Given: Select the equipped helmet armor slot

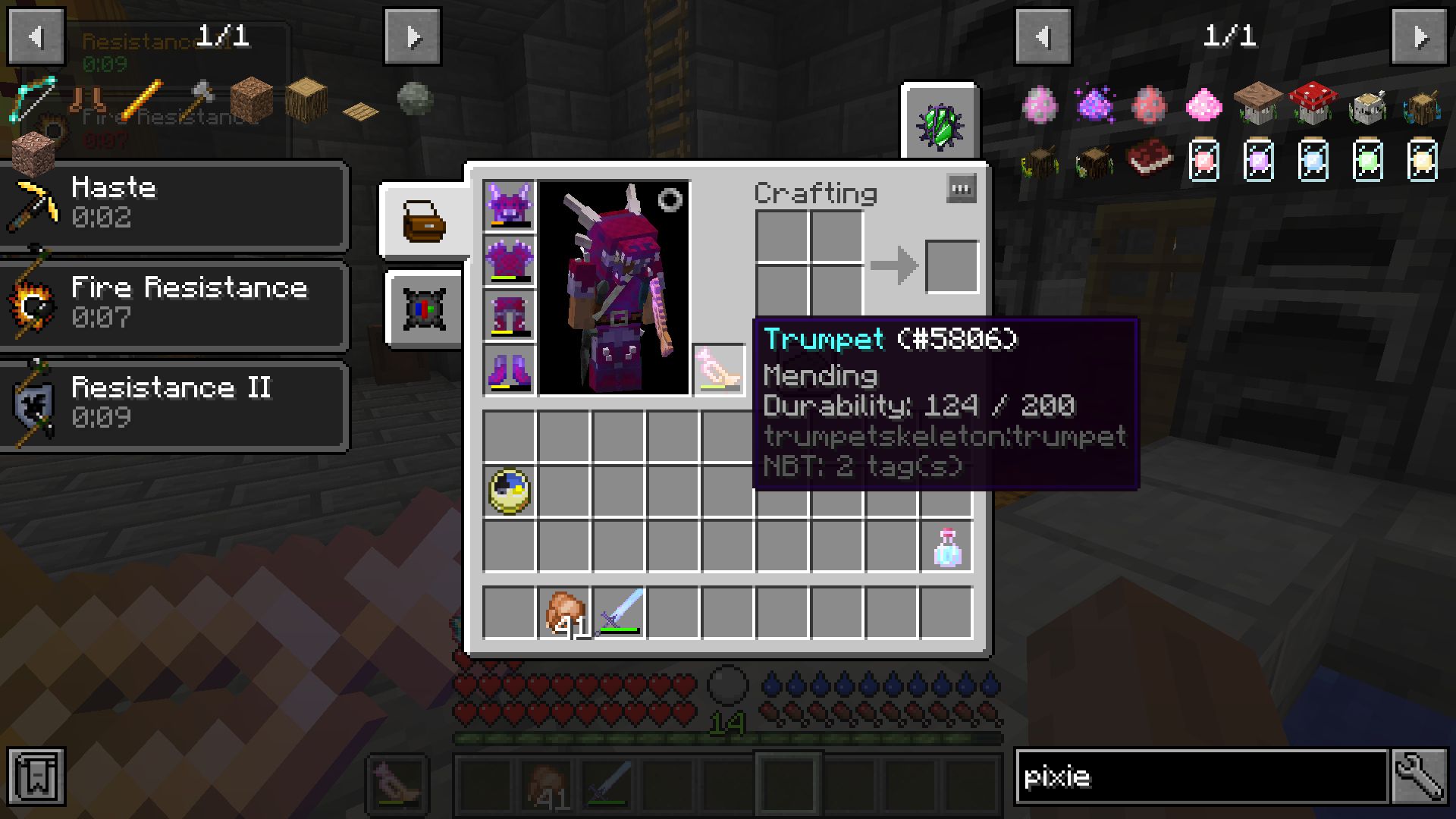Looking at the screenshot, I should pos(509,205).
